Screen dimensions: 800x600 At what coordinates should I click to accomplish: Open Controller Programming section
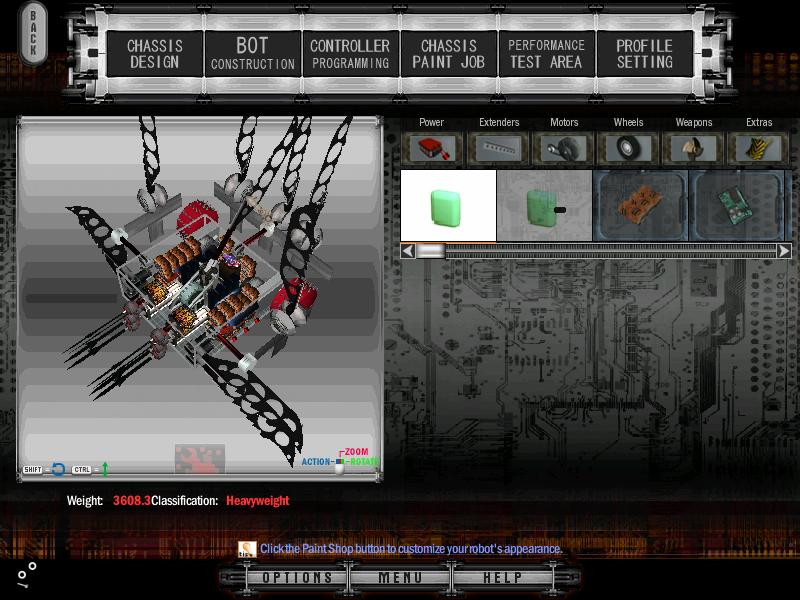pos(349,54)
